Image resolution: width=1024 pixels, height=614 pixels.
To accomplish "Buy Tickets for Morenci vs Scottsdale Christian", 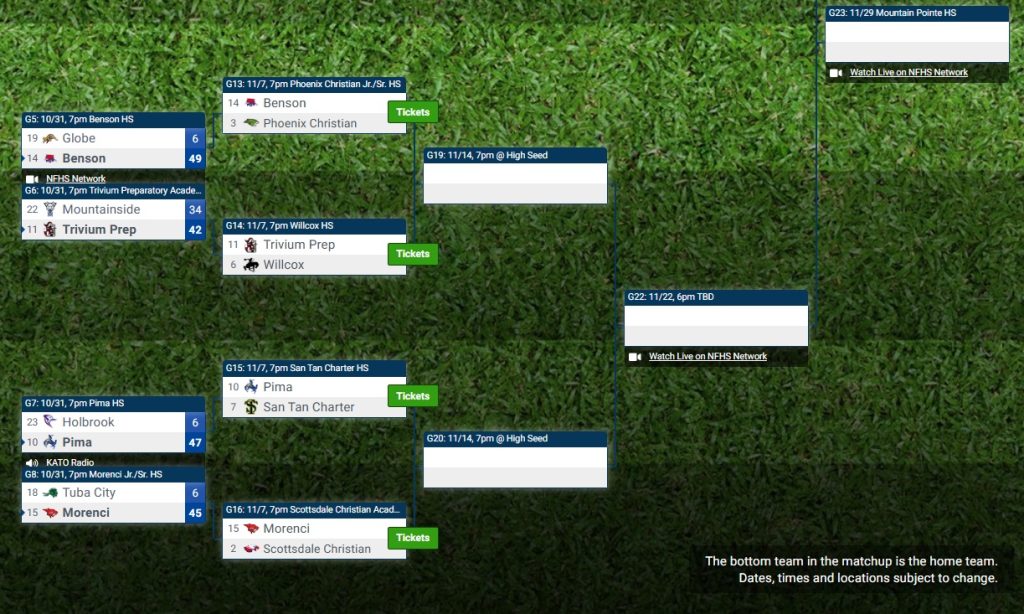I will pos(412,538).
